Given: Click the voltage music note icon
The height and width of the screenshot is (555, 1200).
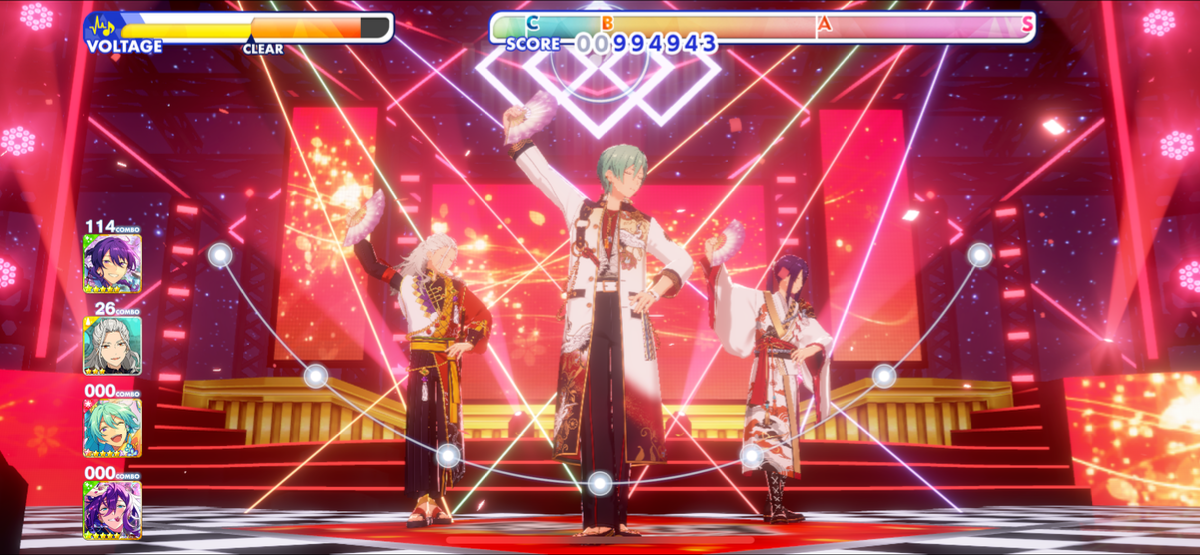Looking at the screenshot, I should [101, 26].
